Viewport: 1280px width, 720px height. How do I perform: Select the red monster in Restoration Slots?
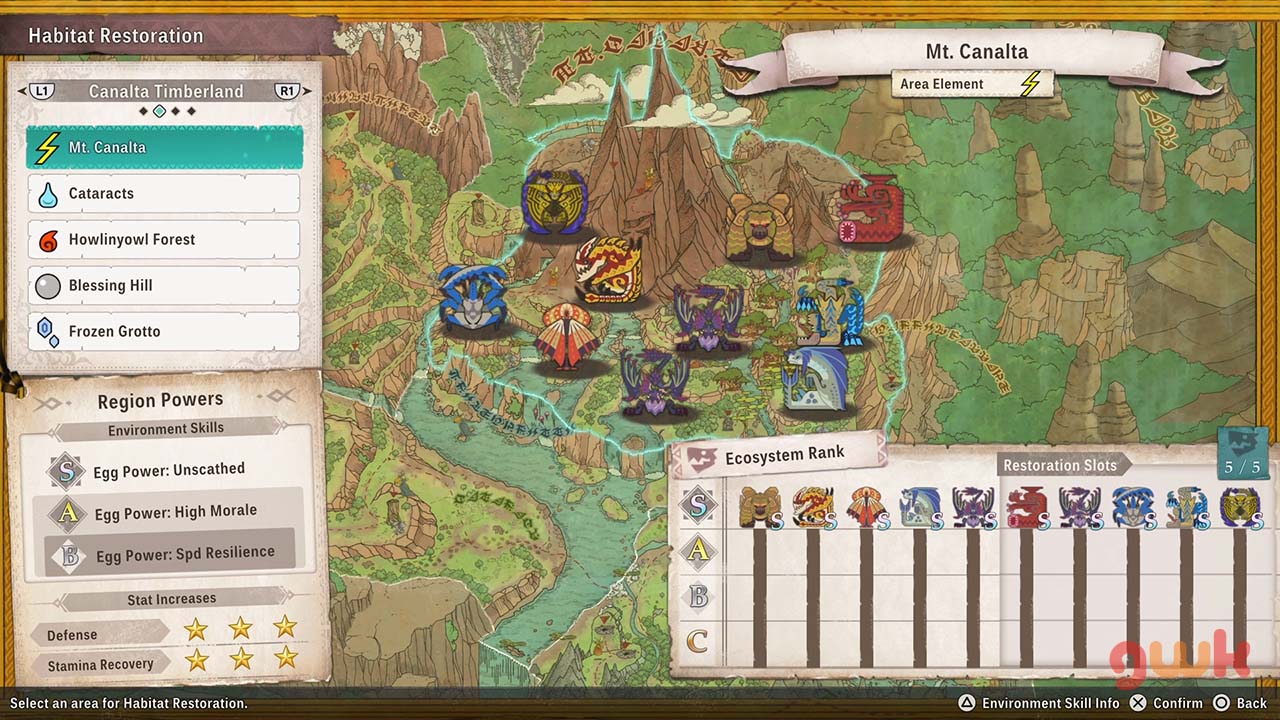(1026, 507)
